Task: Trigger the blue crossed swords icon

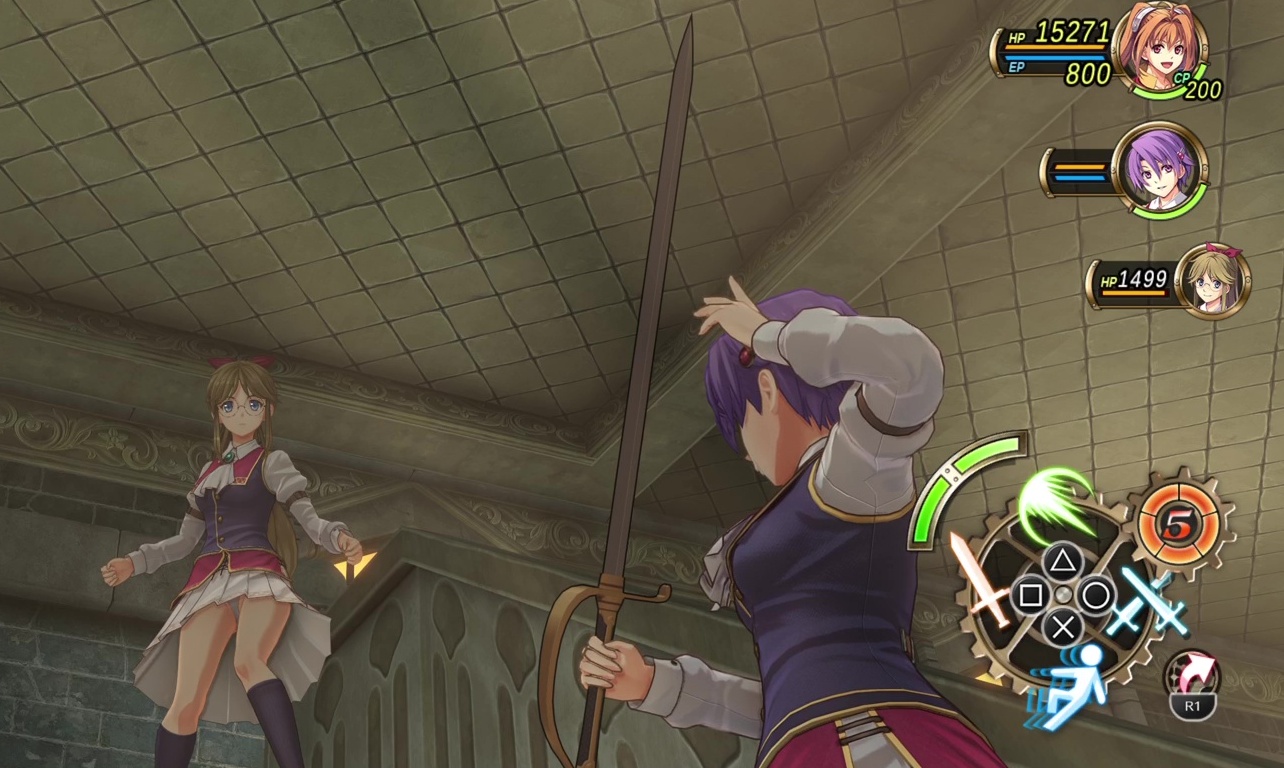Action: pos(1149,600)
